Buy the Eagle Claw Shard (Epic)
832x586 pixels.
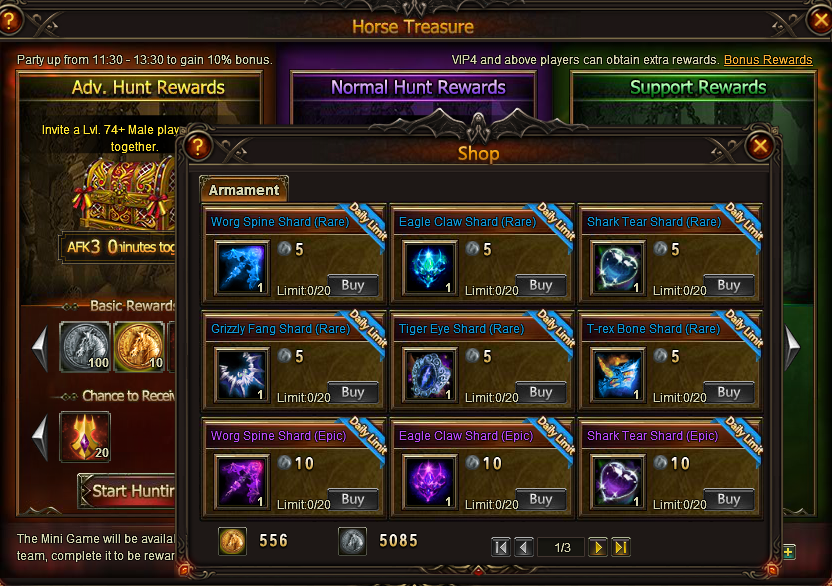pyautogui.click(x=541, y=499)
